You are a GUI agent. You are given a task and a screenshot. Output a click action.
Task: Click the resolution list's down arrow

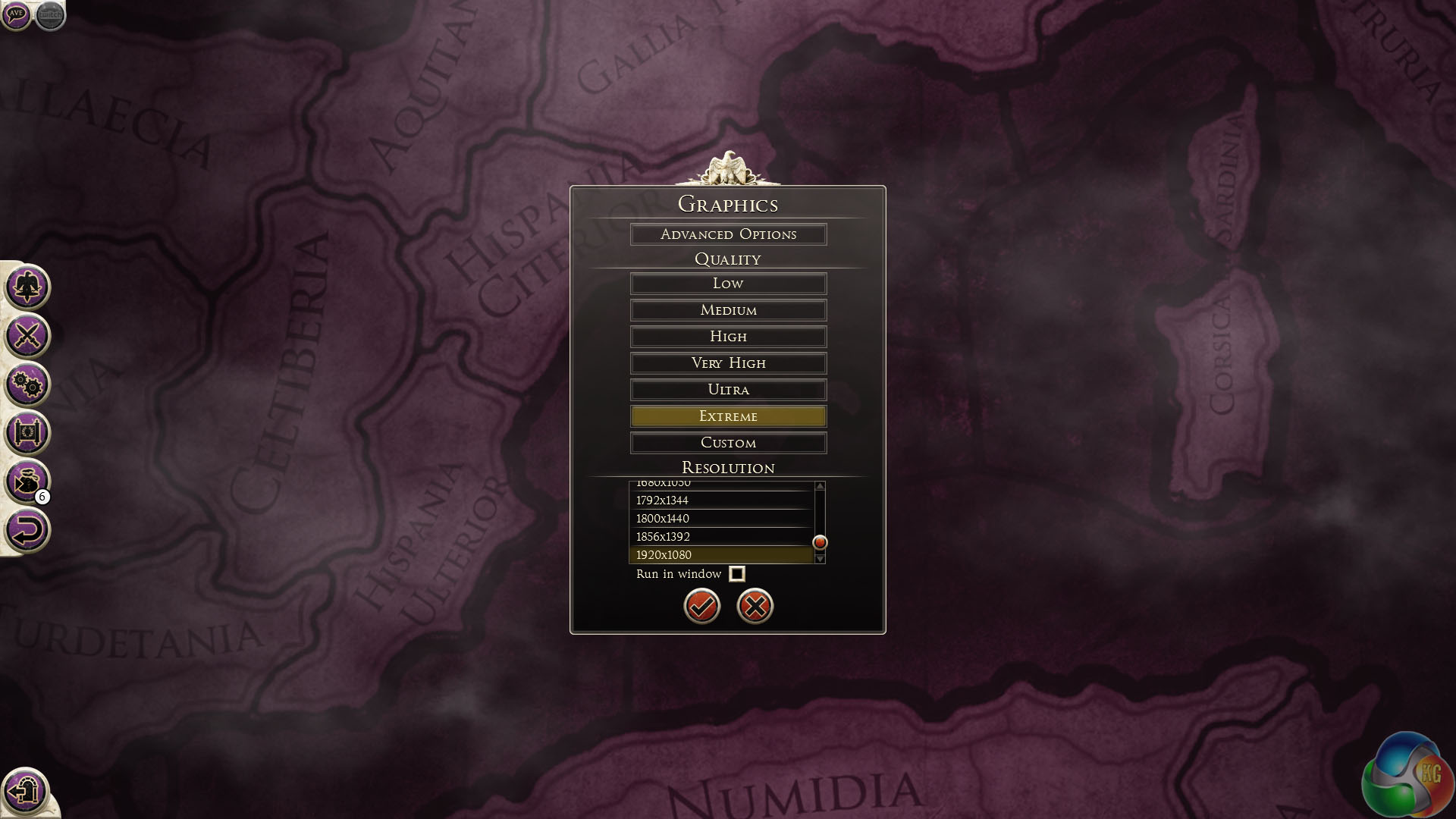820,558
